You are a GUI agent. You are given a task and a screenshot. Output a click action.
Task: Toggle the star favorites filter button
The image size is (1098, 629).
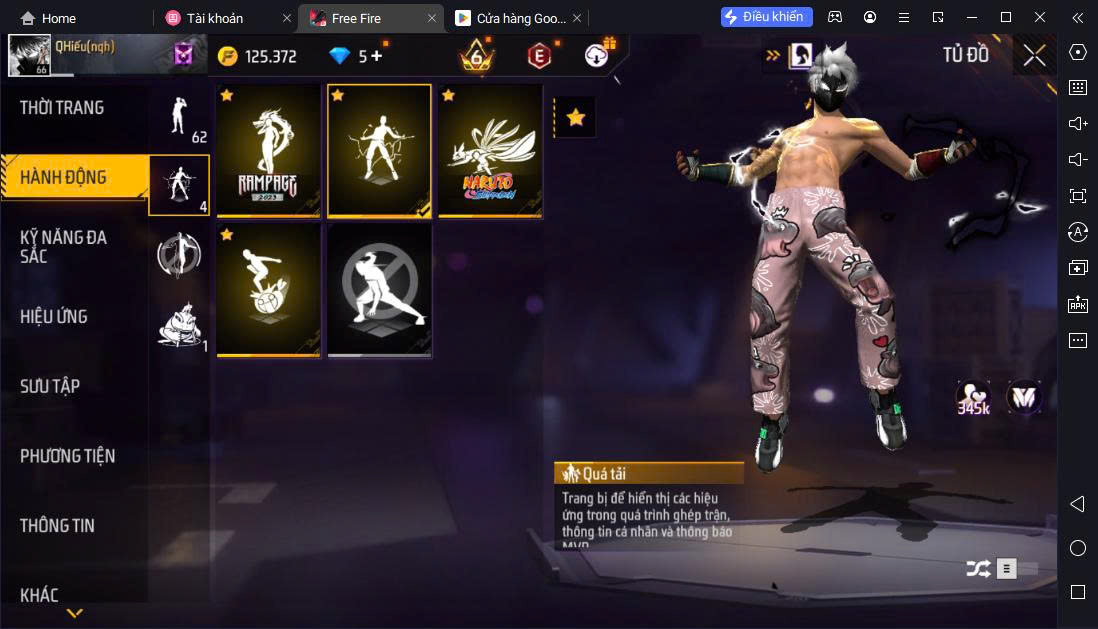[575, 118]
